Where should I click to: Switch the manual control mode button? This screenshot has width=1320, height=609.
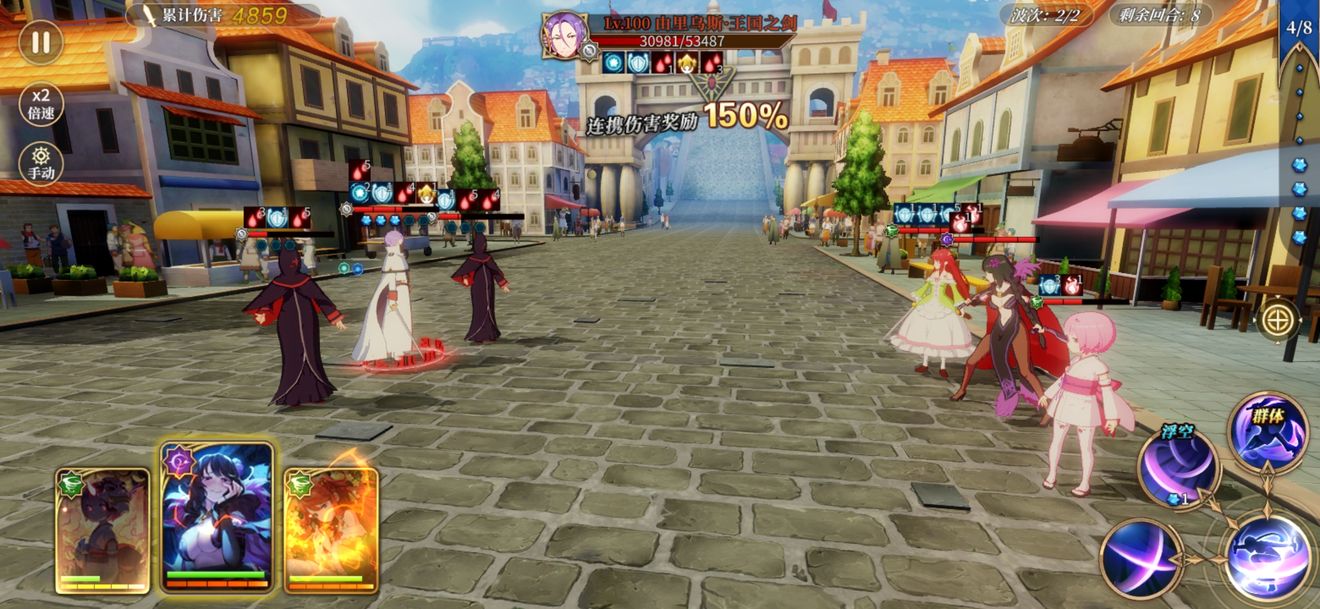click(x=41, y=162)
